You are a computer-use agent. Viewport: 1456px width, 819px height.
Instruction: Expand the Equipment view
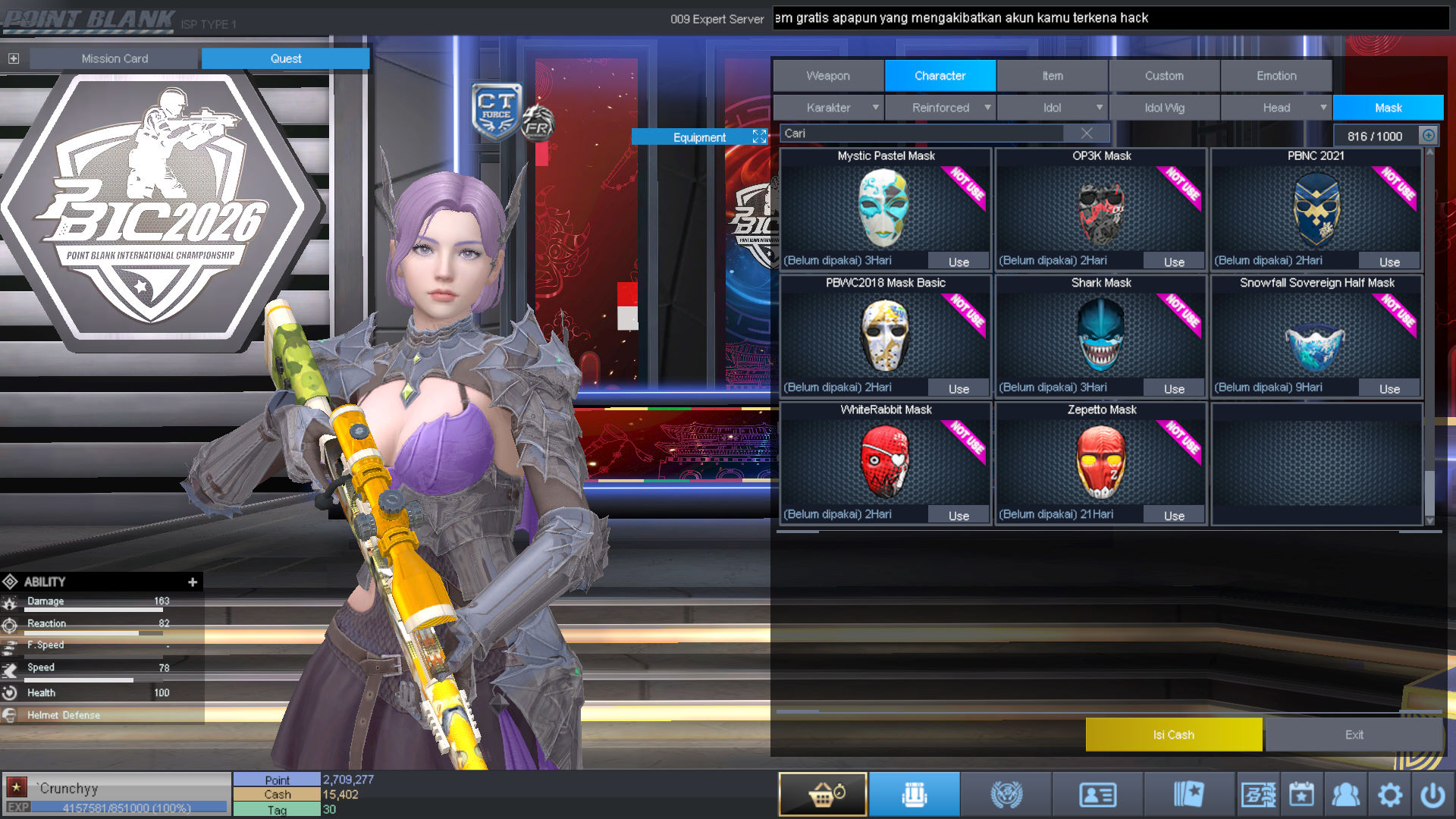[759, 136]
